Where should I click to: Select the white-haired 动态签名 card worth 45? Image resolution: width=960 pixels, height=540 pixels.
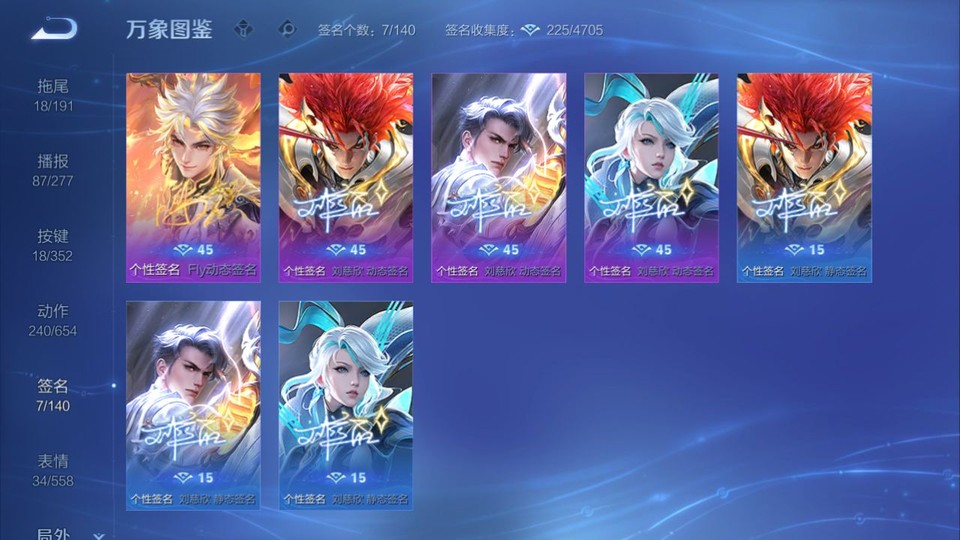(652, 177)
